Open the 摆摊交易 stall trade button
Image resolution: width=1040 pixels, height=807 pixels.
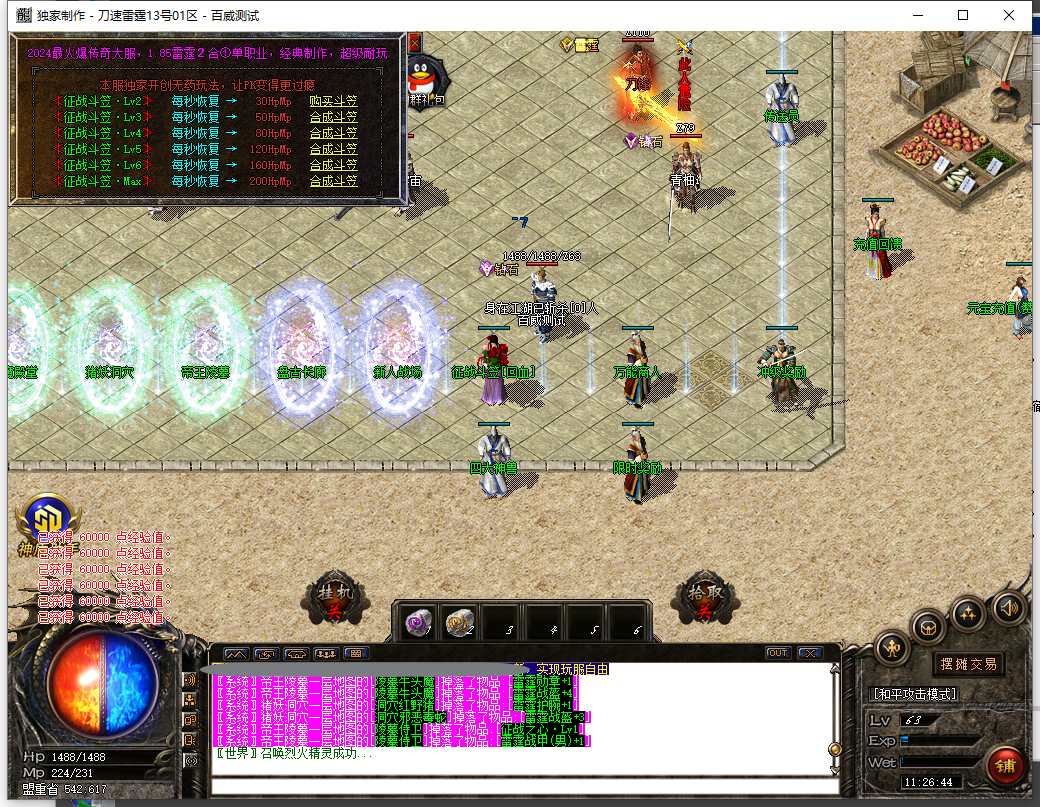pyautogui.click(x=969, y=663)
